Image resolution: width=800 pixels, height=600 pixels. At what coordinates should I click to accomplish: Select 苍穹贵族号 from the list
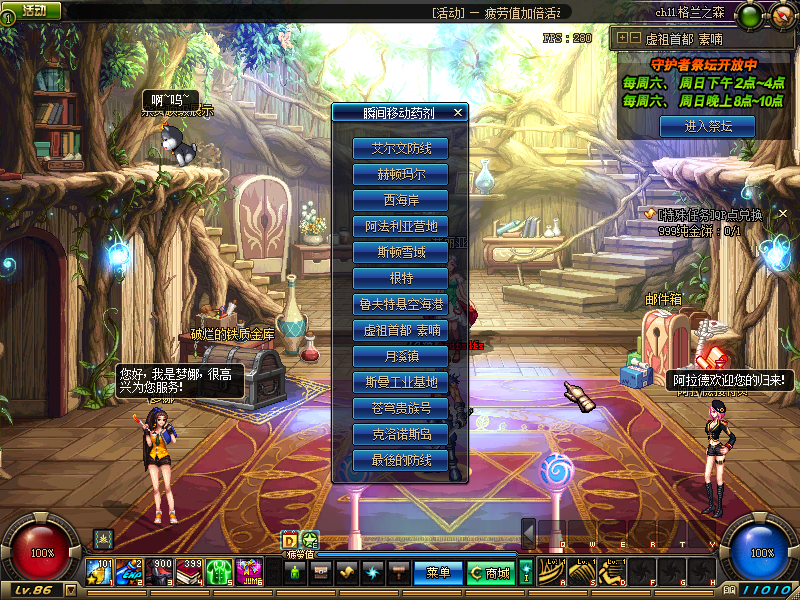click(x=400, y=408)
